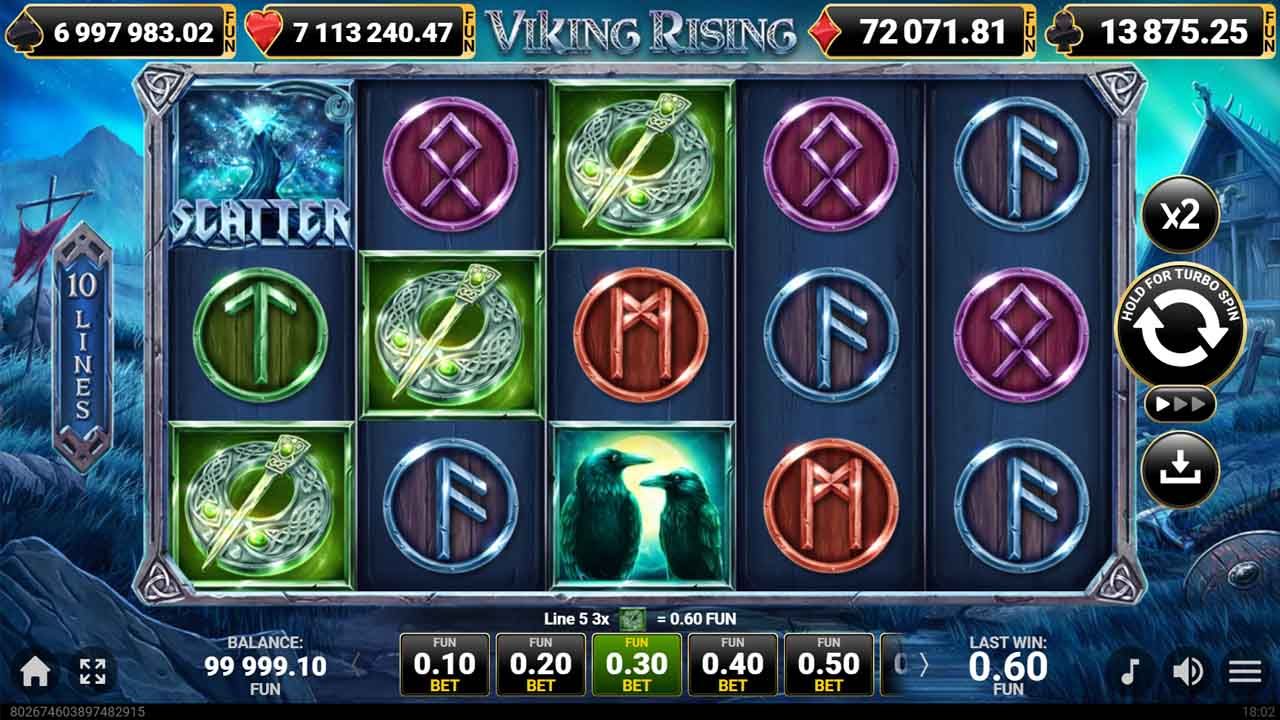1280x720 pixels.
Task: Choose the 0.50 FUN bet amount
Action: click(x=829, y=662)
